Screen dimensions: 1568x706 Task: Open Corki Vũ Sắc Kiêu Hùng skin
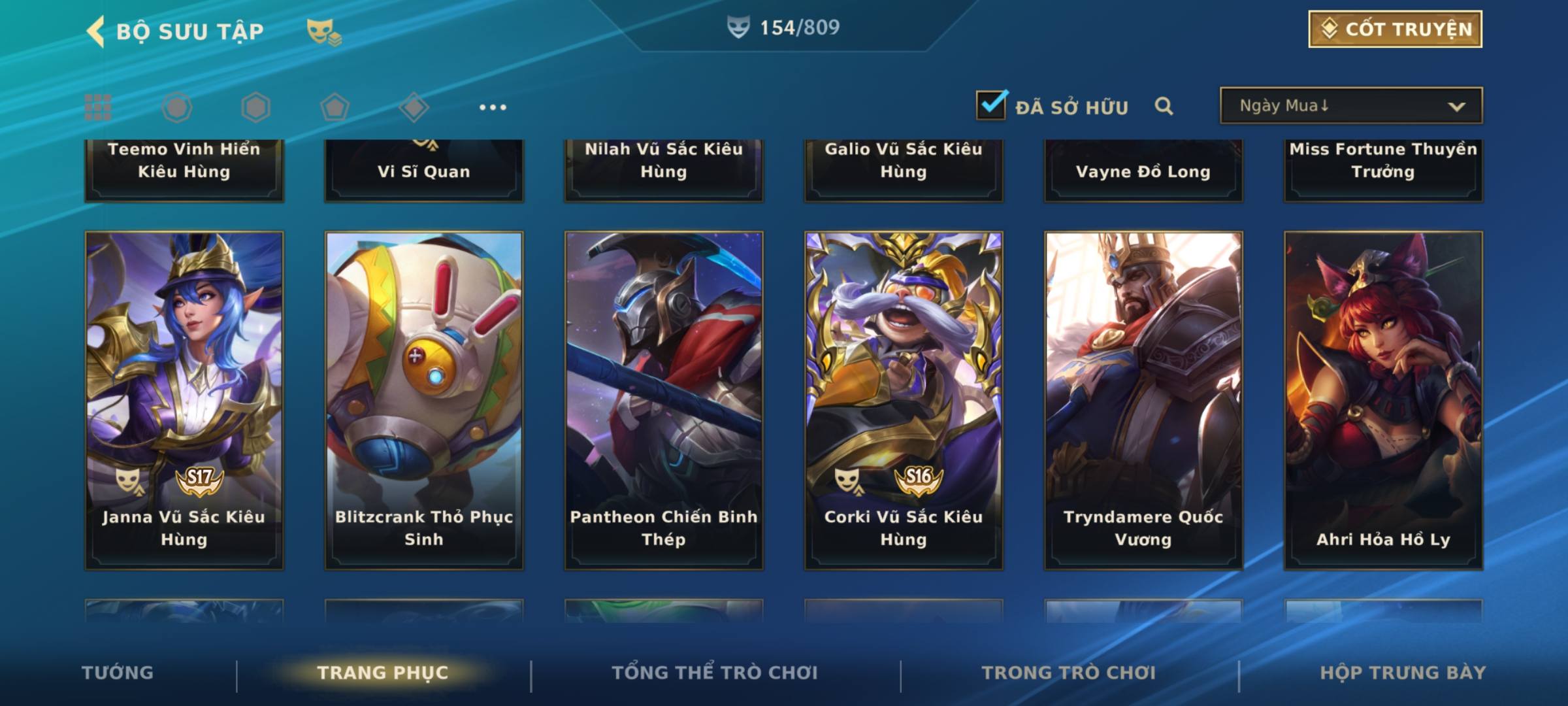coord(904,400)
